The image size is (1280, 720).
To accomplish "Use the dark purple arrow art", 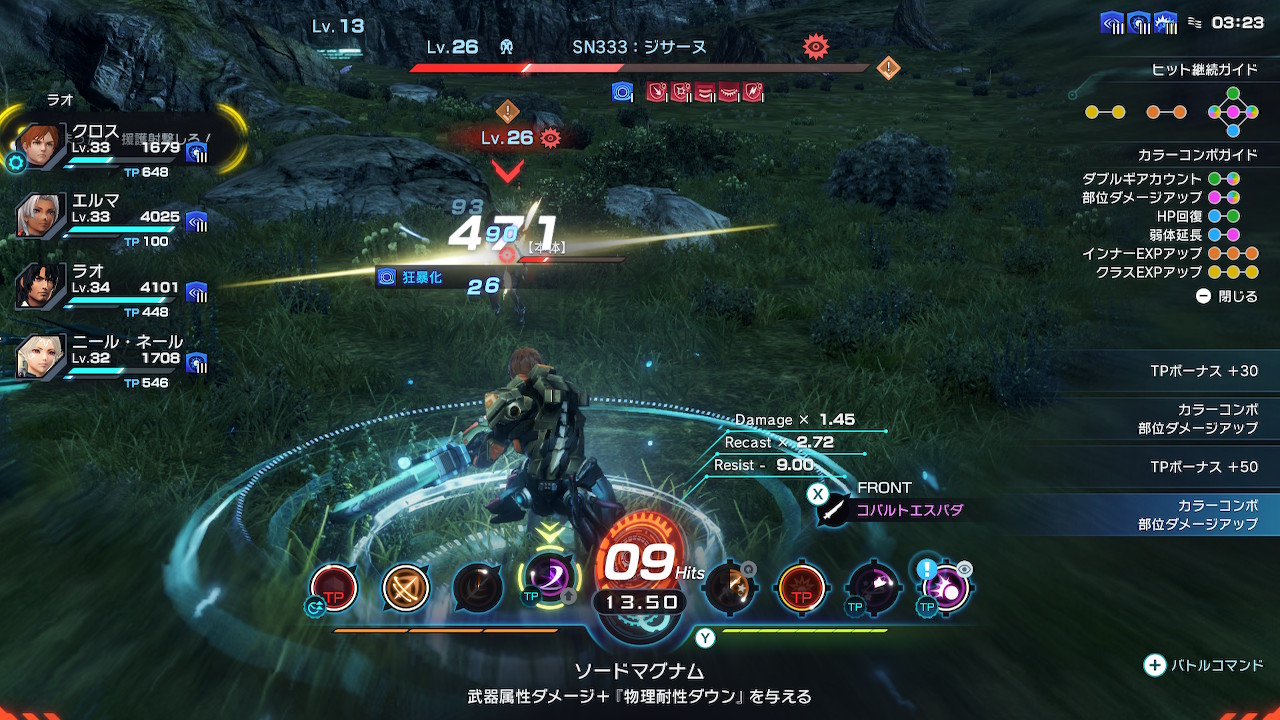I will click(x=873, y=588).
